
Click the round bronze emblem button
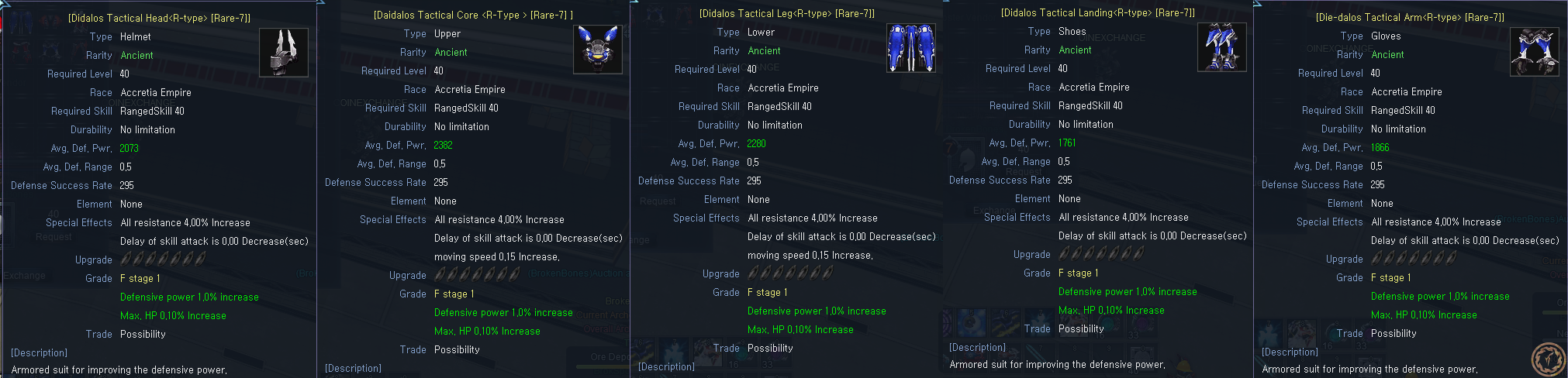(x=1549, y=359)
